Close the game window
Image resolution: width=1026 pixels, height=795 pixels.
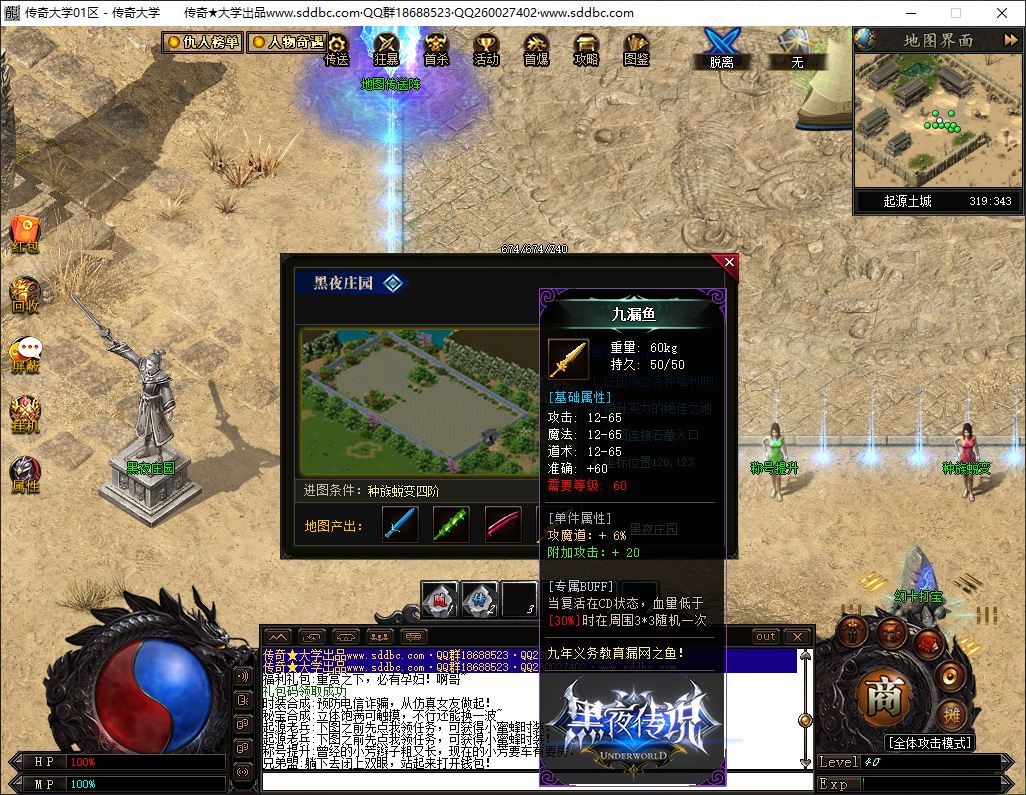point(1002,13)
